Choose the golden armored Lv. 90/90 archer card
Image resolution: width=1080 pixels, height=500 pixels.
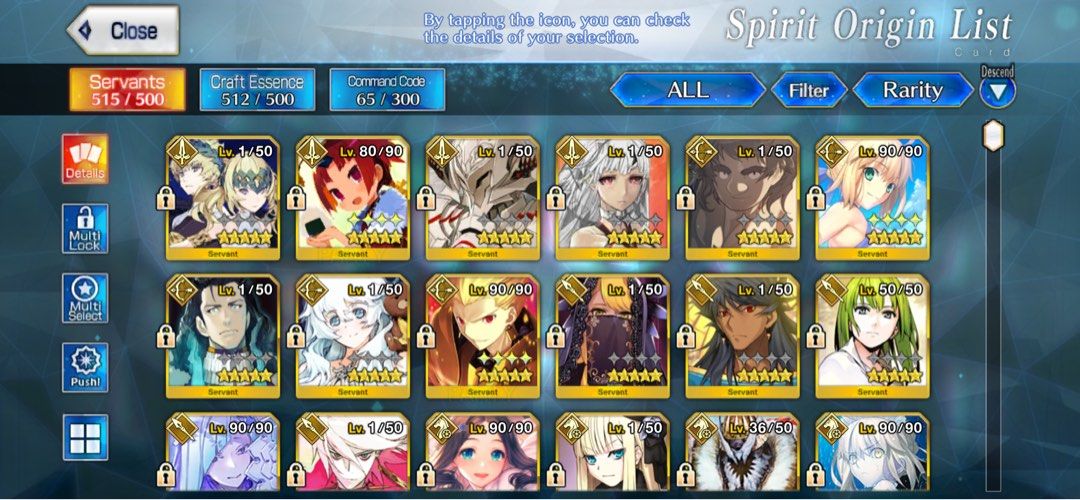click(x=483, y=335)
